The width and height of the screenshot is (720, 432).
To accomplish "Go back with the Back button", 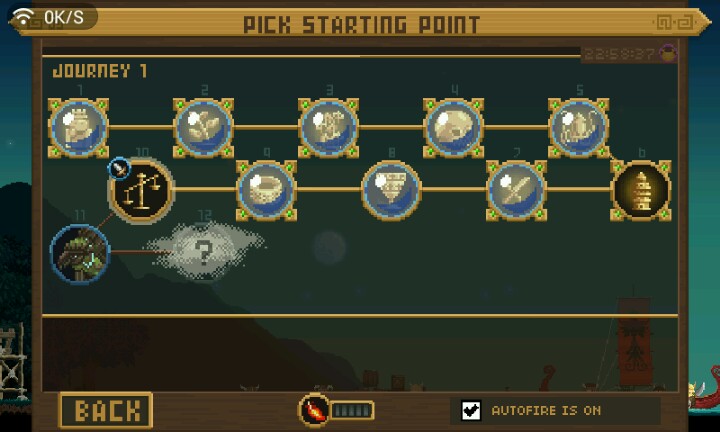I will point(106,410).
